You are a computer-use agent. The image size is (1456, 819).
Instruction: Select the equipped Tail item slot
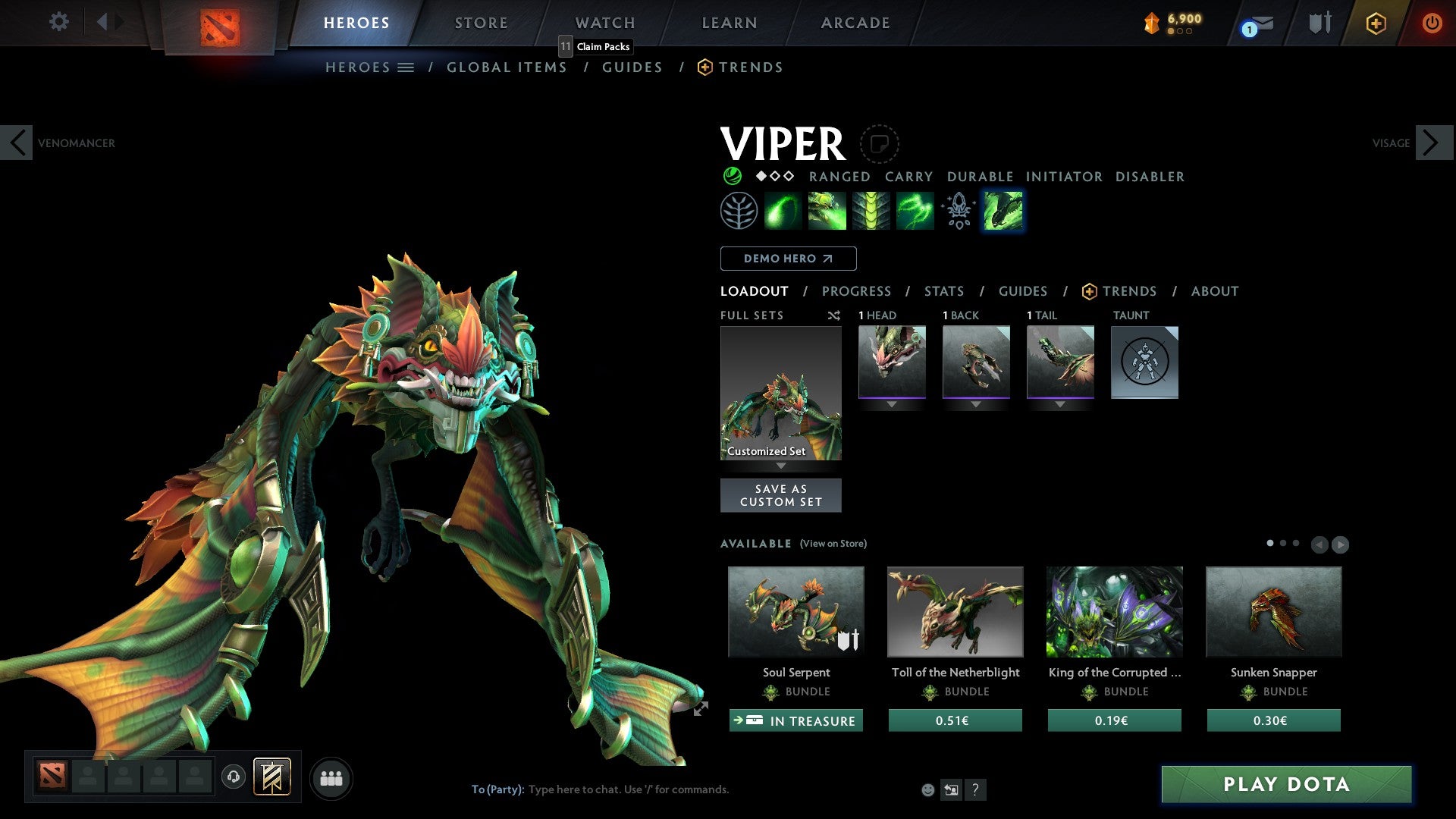coord(1060,362)
